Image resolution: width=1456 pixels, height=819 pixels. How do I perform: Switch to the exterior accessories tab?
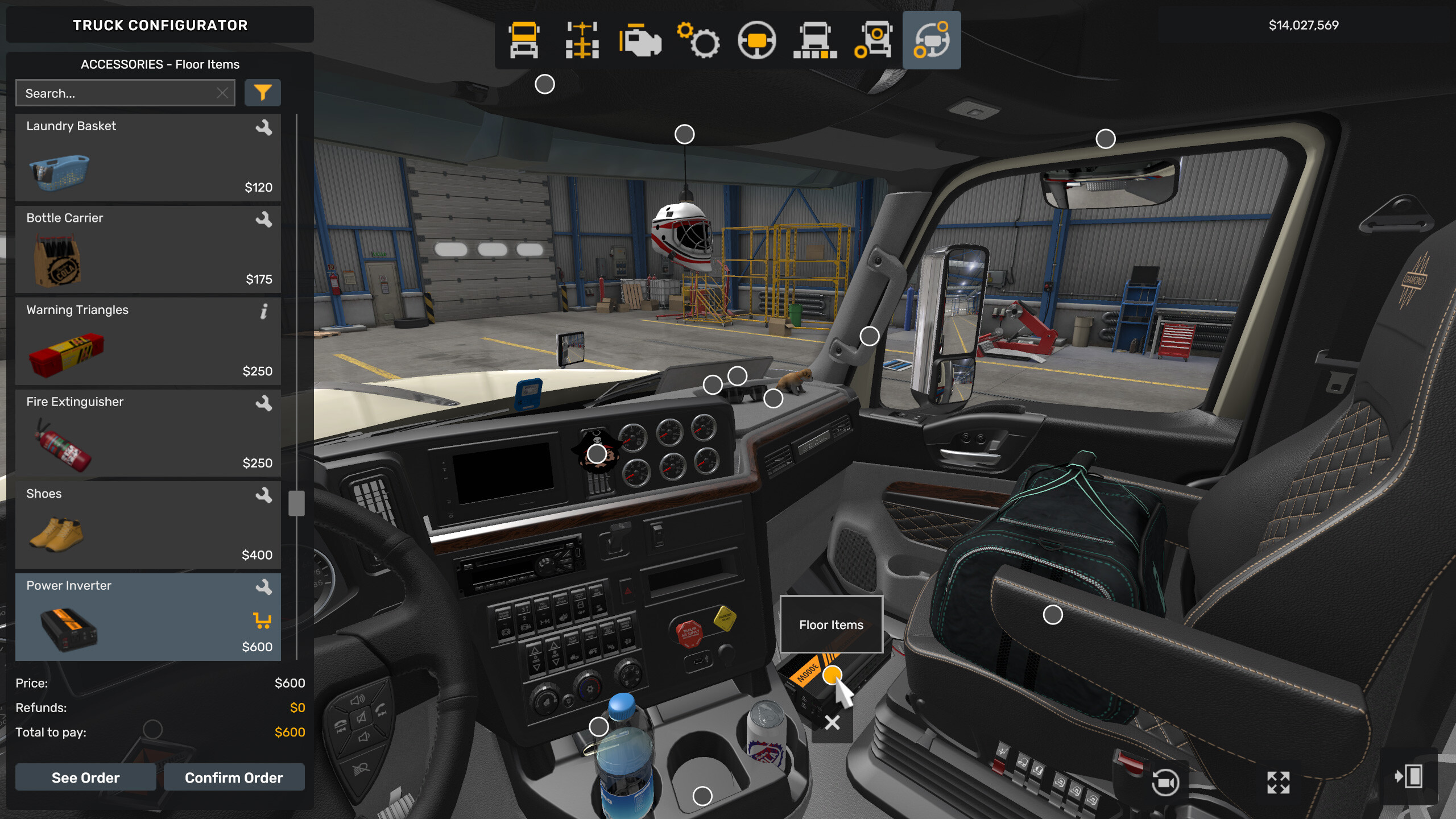tap(873, 40)
